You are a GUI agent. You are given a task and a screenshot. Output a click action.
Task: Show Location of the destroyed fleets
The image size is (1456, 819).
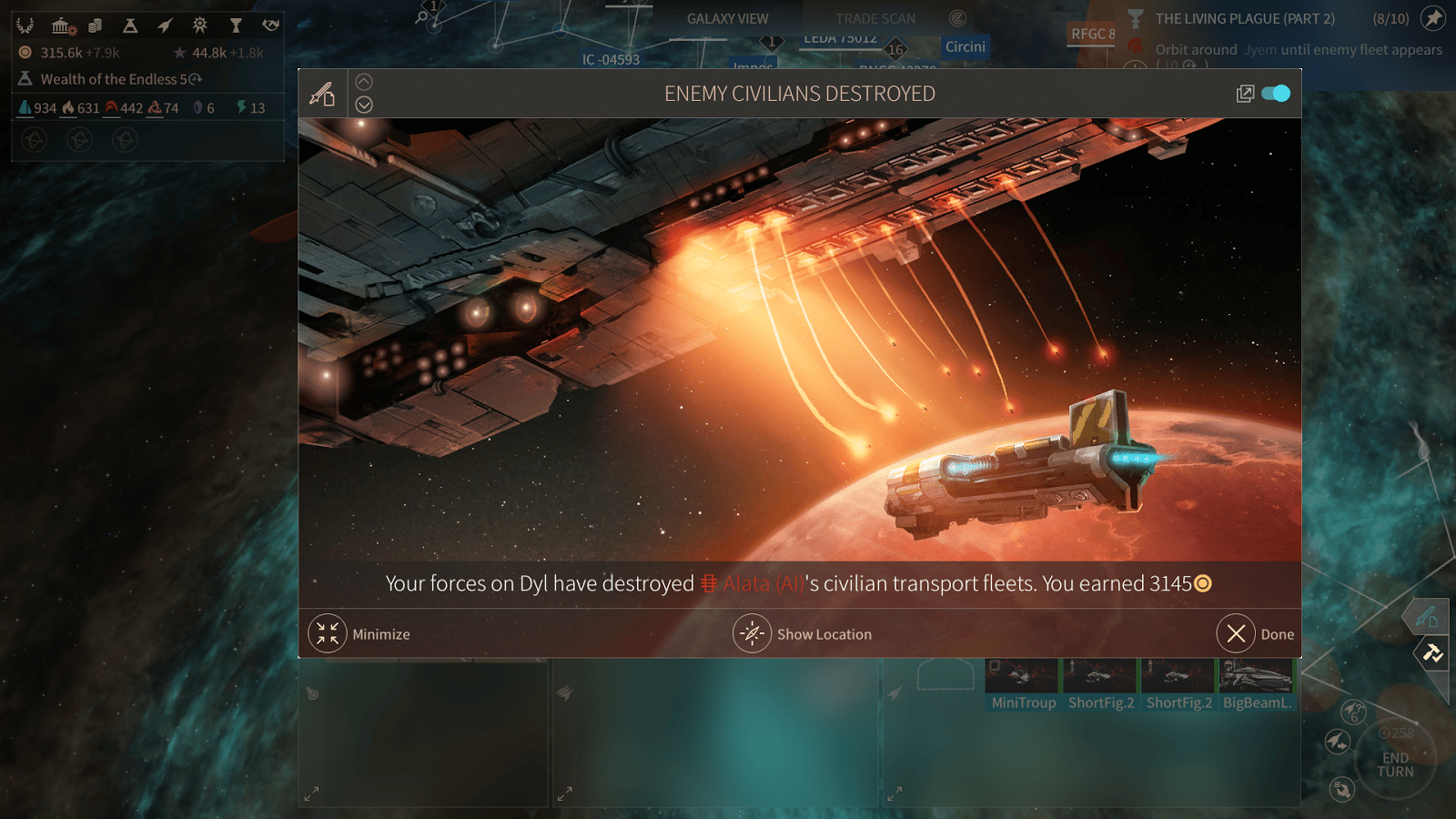point(753,633)
